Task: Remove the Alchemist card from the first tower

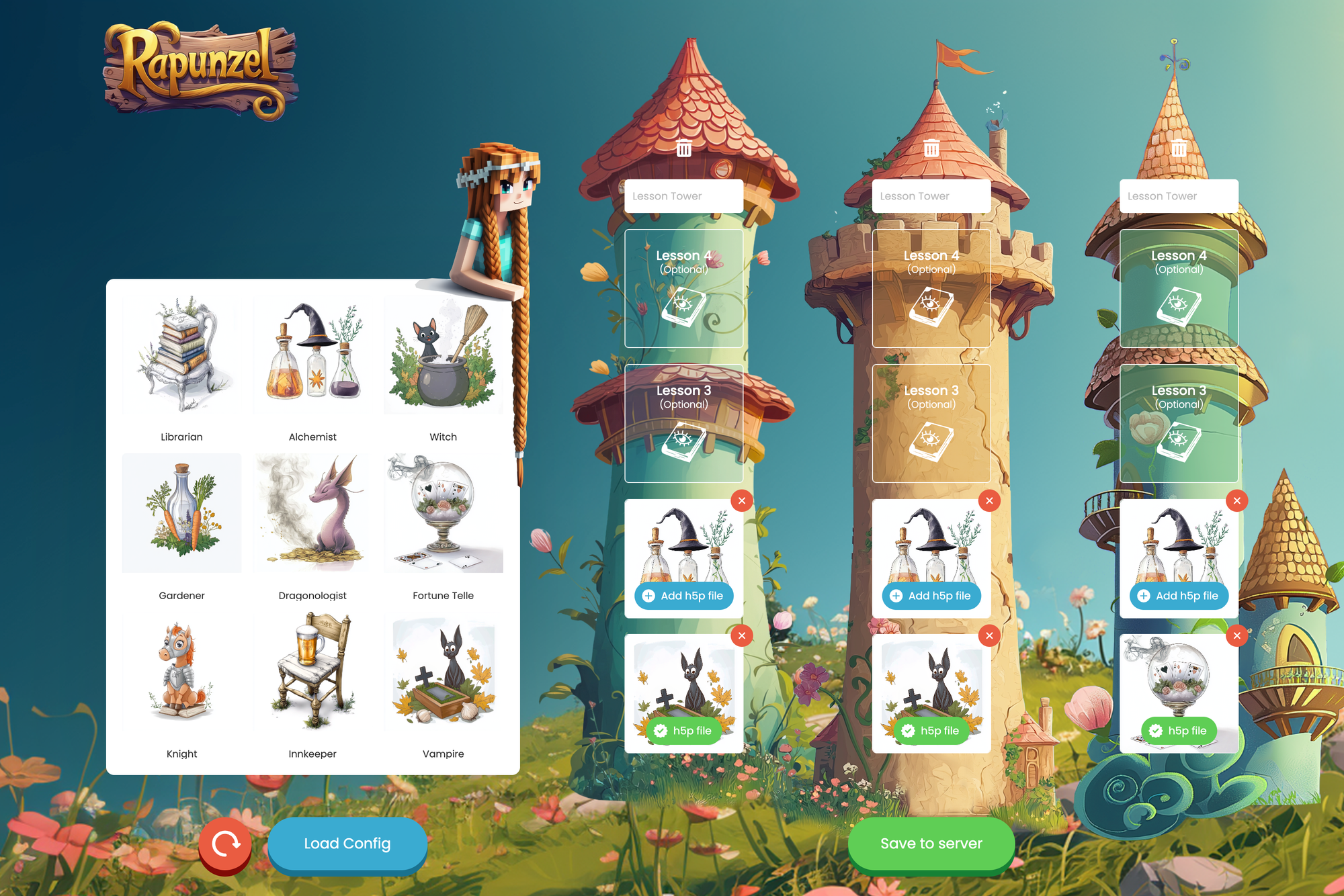Action: coord(741,500)
